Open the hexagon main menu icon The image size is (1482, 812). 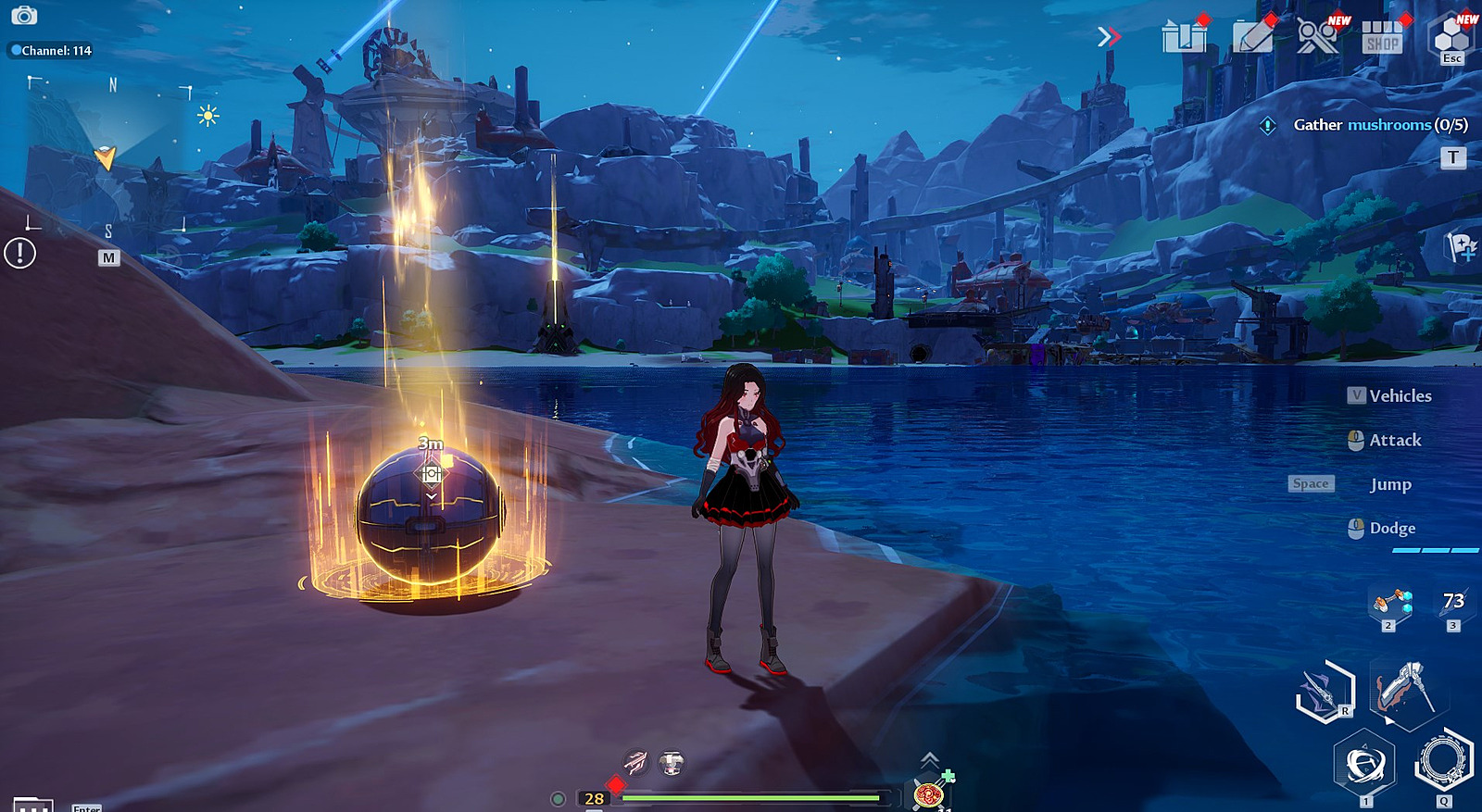[1451, 37]
